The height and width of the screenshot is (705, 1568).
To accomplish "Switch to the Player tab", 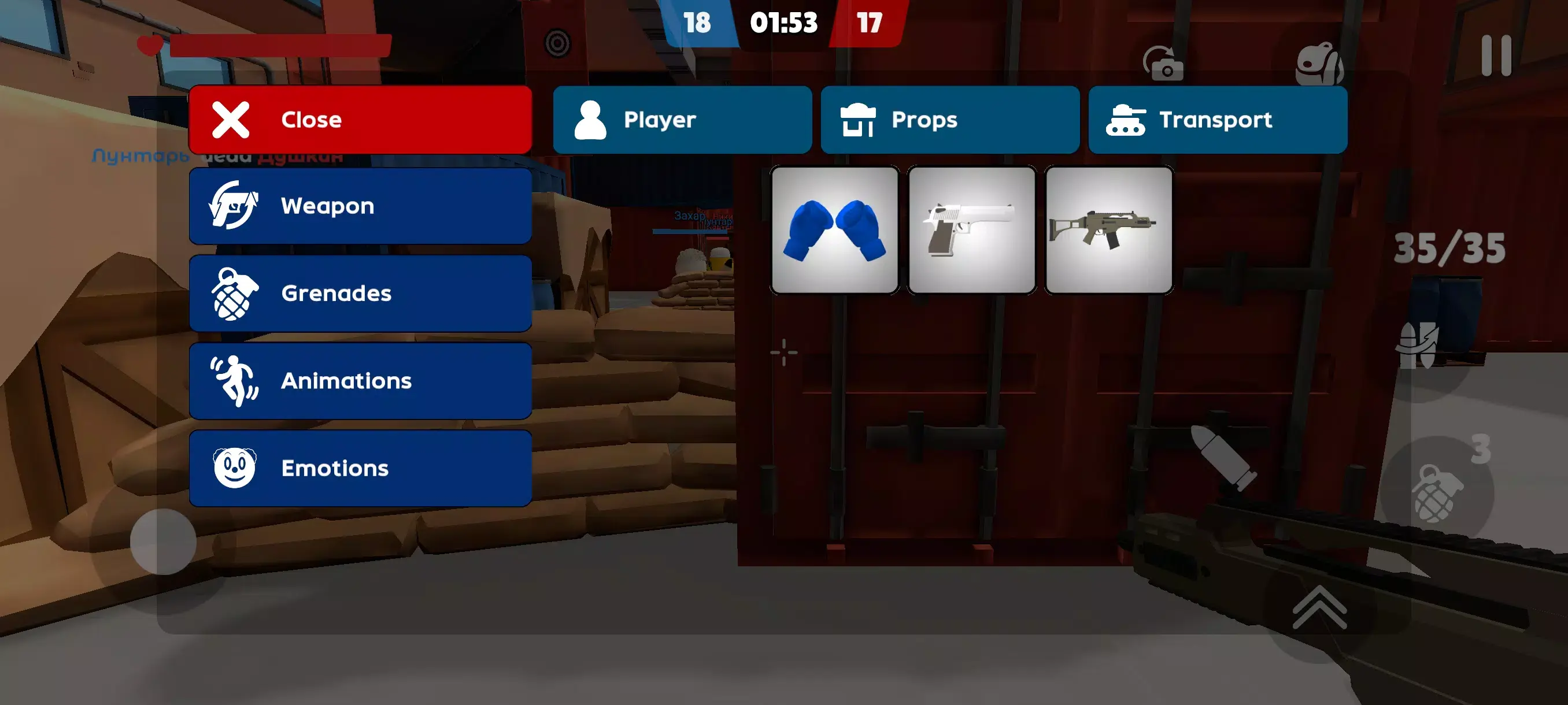I will tap(683, 119).
